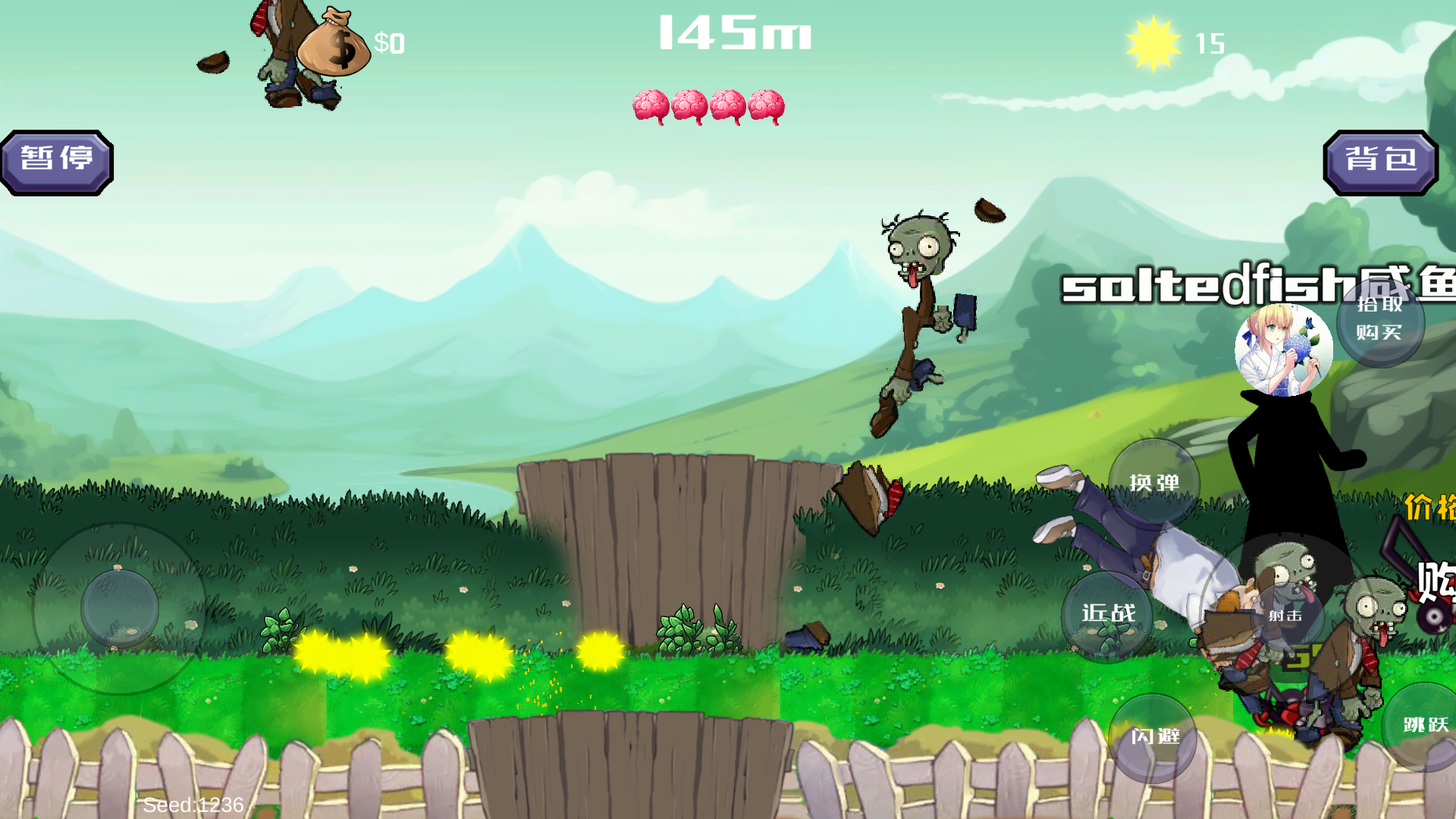Use the 近战 melee attack button
The image size is (1456, 819).
pos(1108,614)
